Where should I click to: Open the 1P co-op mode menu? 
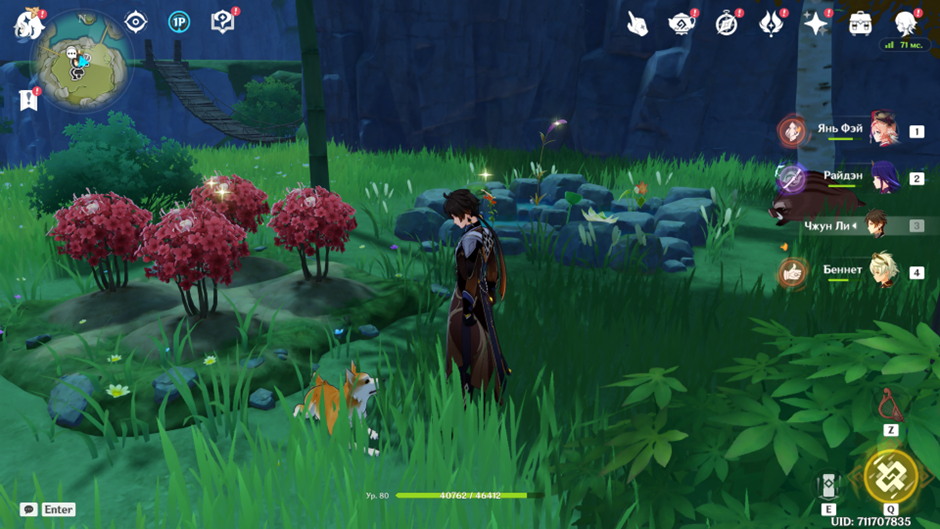[179, 21]
